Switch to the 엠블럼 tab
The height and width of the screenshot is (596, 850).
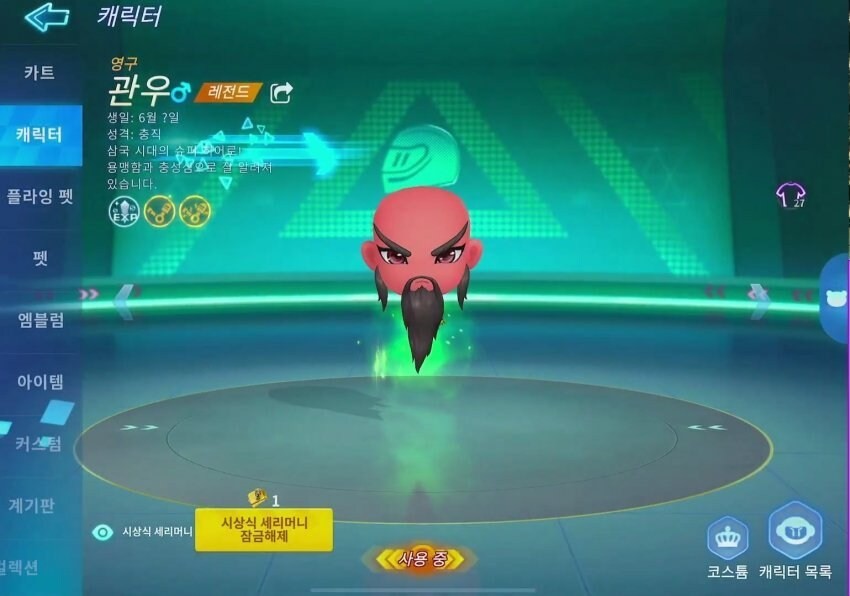(40, 320)
